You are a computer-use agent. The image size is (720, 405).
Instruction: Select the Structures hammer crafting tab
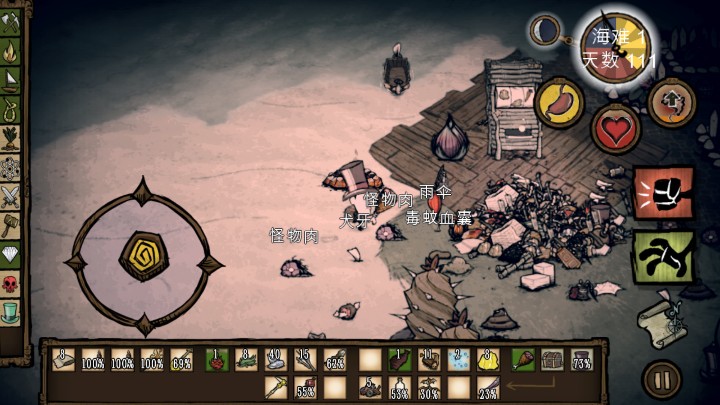click(12, 224)
